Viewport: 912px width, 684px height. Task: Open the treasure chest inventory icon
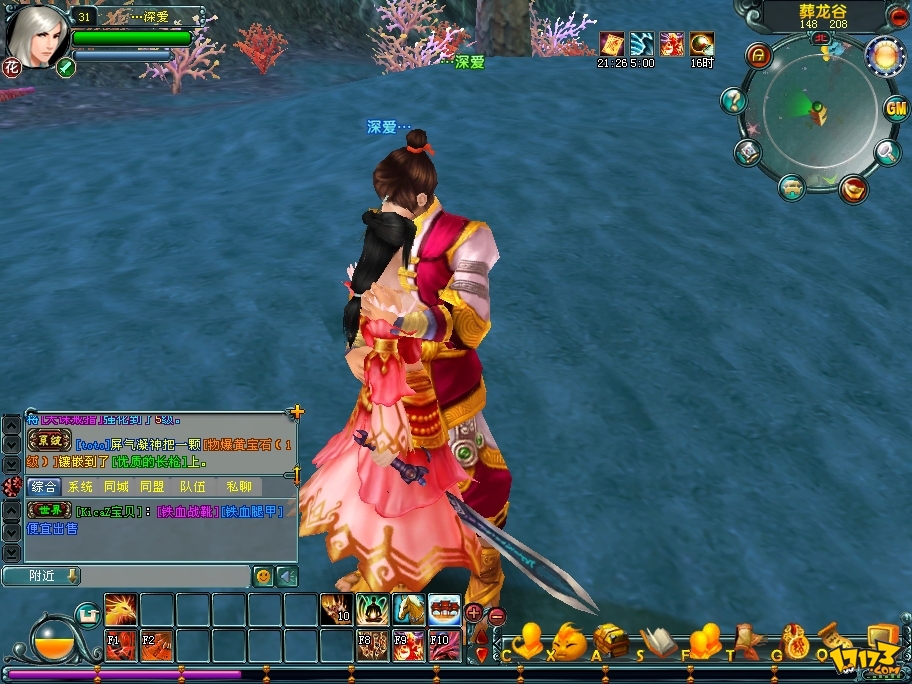610,640
